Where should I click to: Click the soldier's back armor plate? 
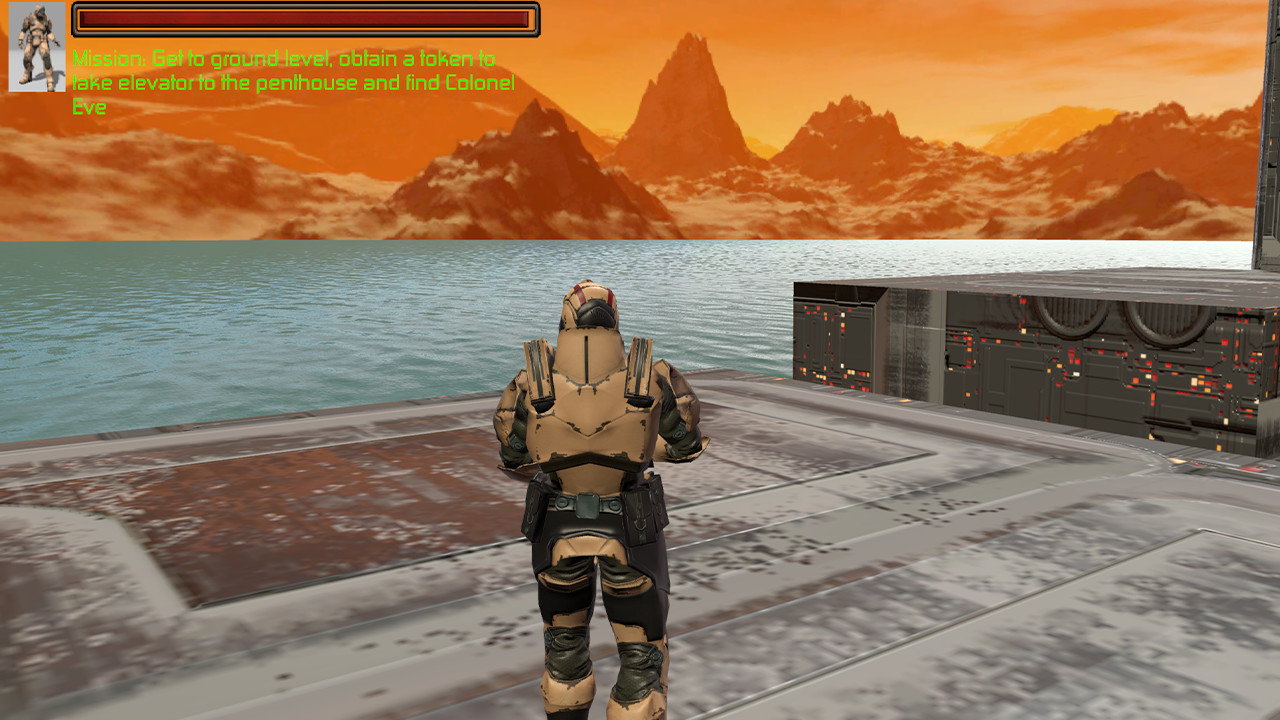[x=588, y=420]
